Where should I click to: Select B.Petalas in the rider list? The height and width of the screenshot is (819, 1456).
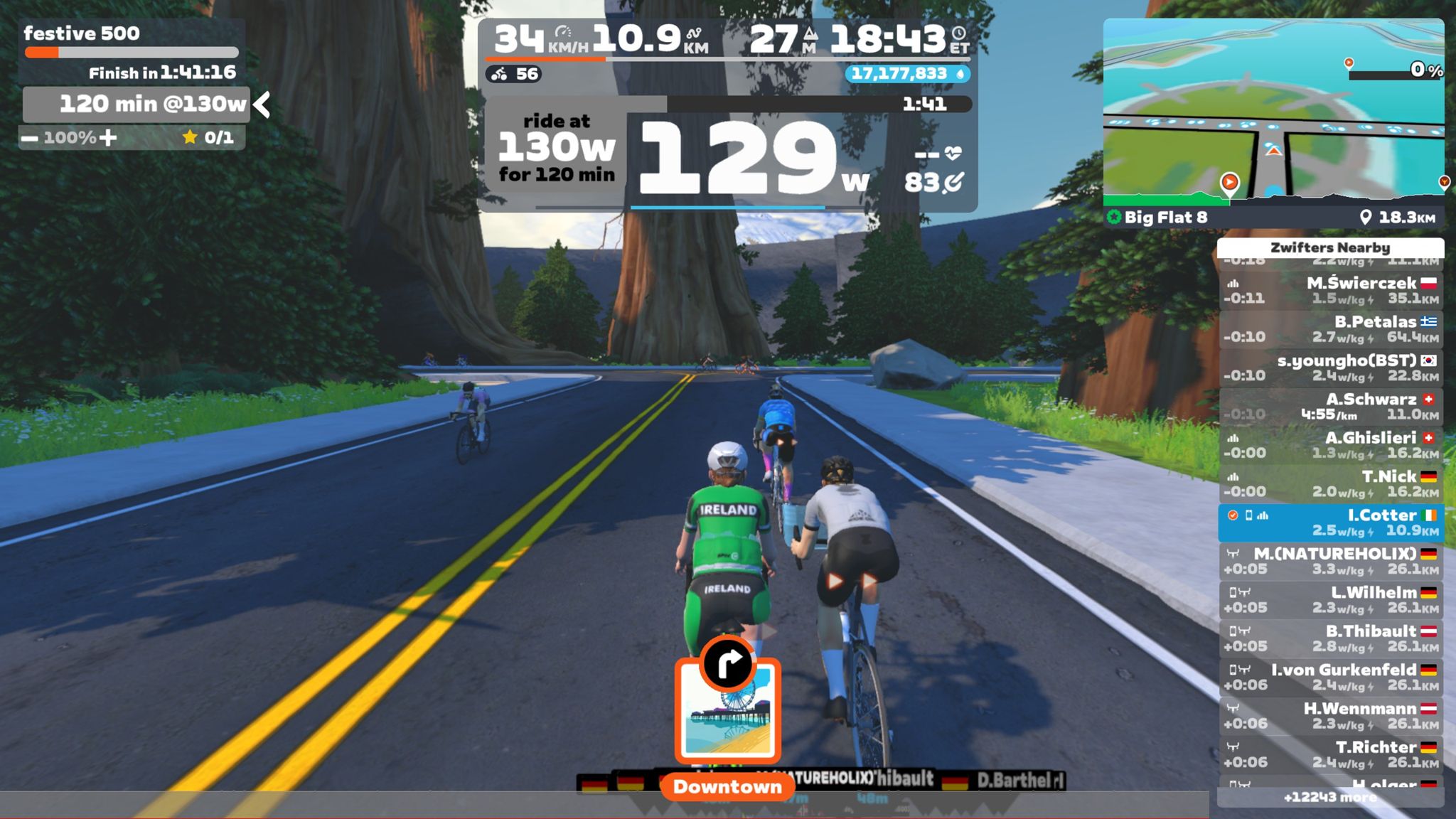1330,329
